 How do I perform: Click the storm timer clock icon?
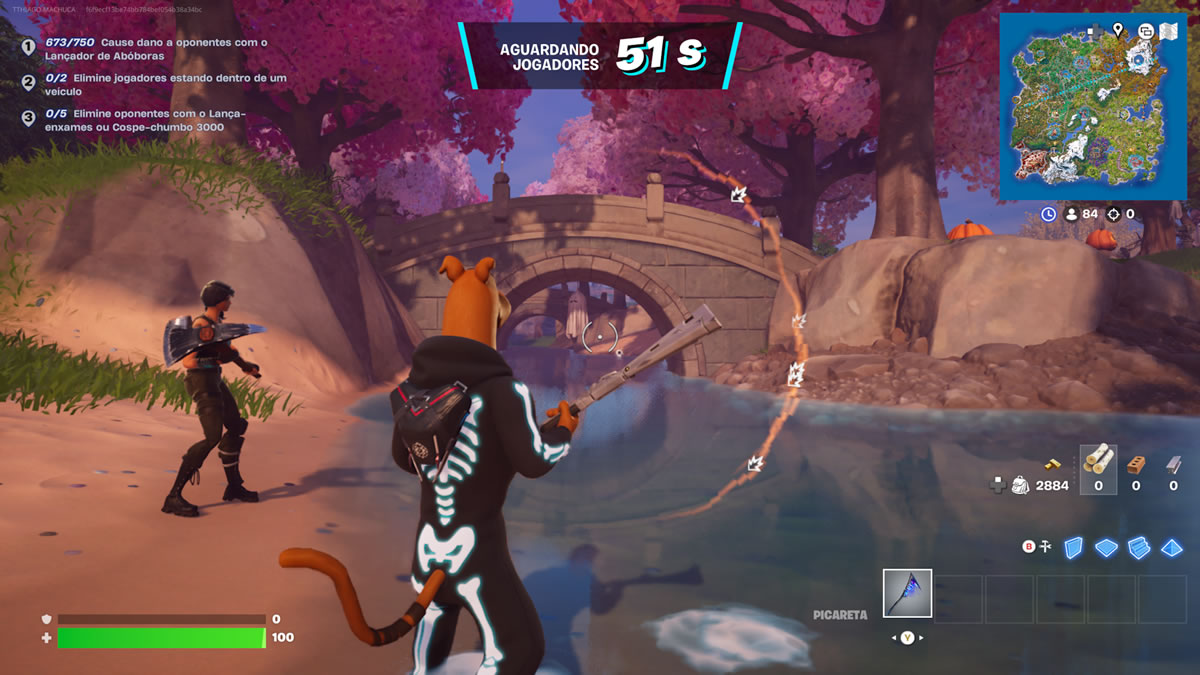tap(1048, 214)
